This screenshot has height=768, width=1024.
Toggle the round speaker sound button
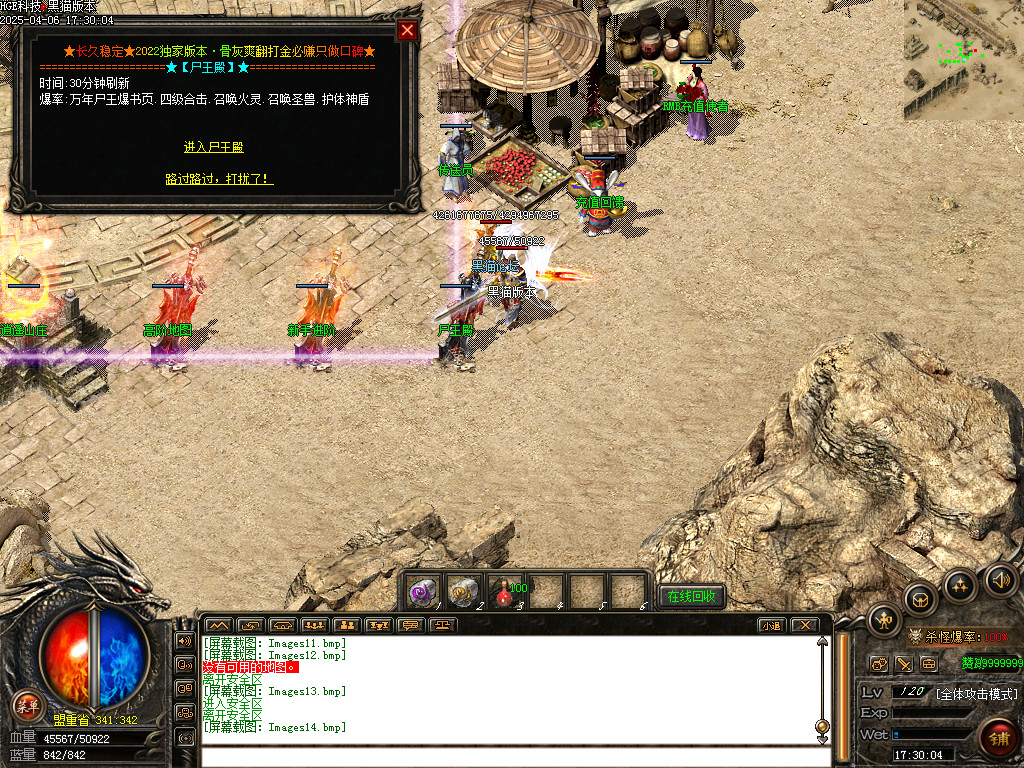pyautogui.click(x=1000, y=579)
